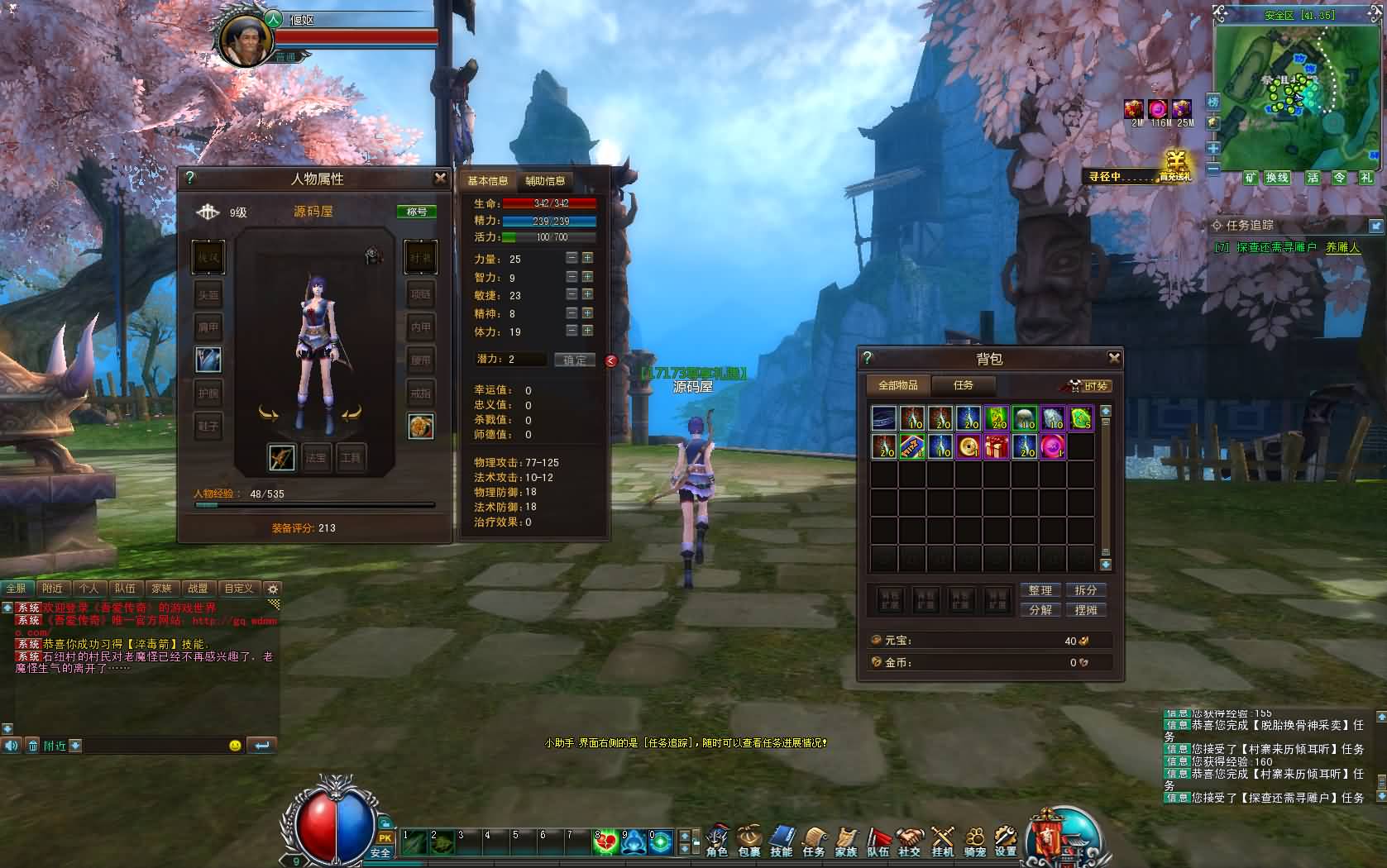Open the 任务 quest menu icon
Image resolution: width=1387 pixels, height=868 pixels.
pyautogui.click(x=814, y=841)
